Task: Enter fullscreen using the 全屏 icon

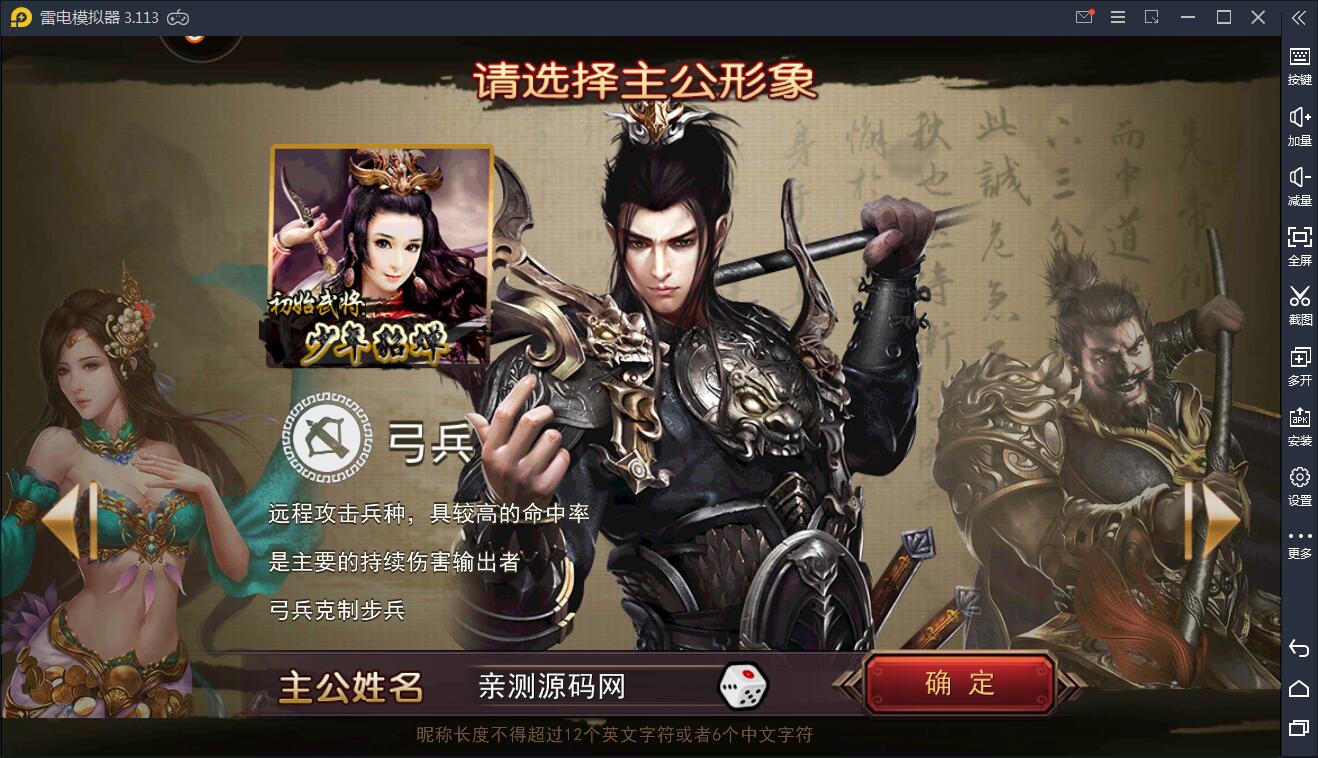Action: point(1299,242)
